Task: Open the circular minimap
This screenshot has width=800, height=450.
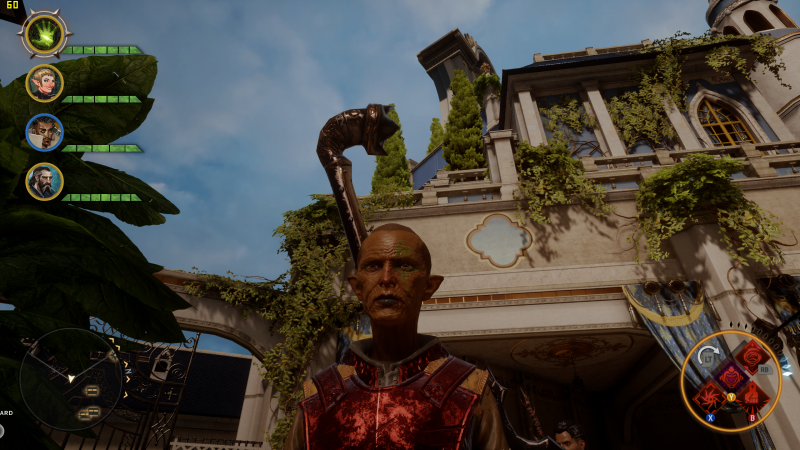Action: tap(71, 378)
